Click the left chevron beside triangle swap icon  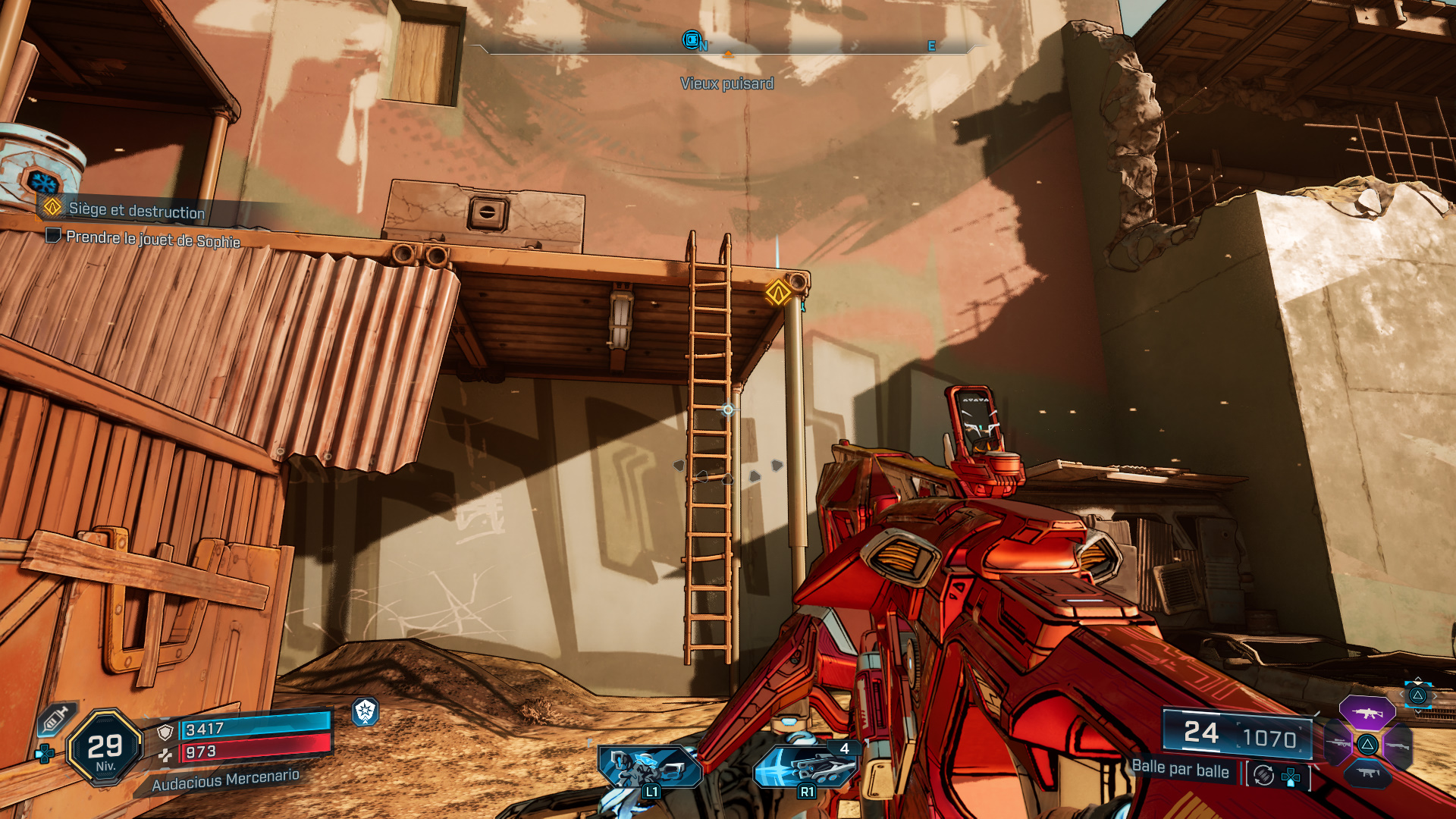[x=1401, y=694]
